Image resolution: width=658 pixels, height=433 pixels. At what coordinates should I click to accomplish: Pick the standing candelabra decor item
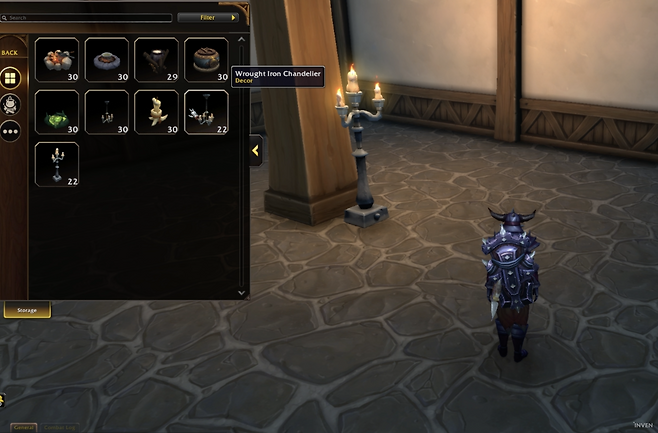[56, 164]
